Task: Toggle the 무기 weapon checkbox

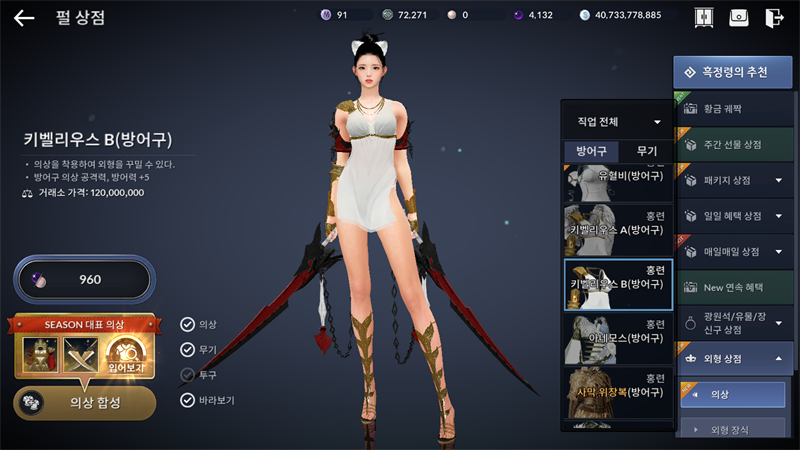Action: 187,349
